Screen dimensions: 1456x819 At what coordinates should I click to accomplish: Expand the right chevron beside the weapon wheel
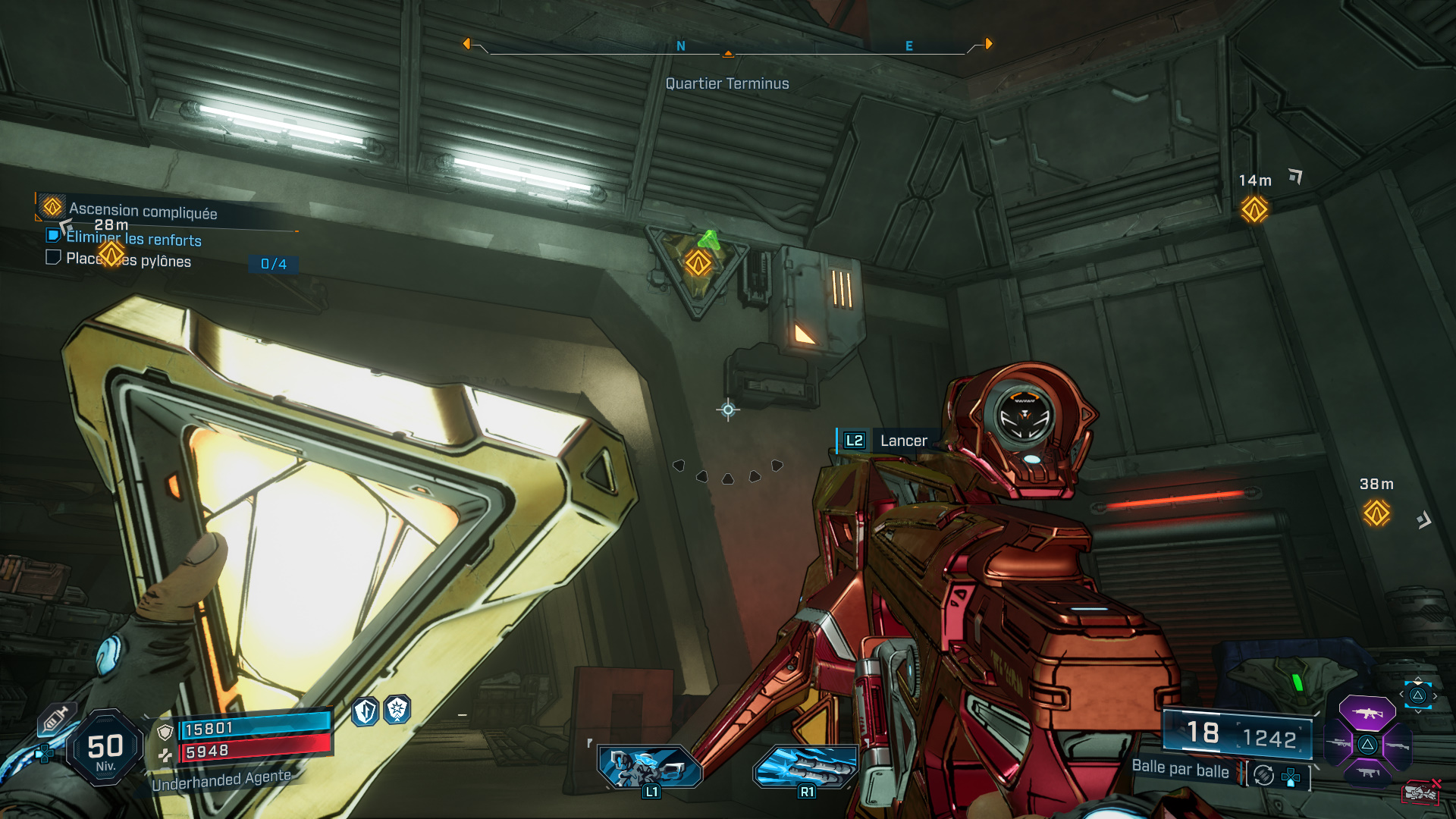click(x=1436, y=696)
